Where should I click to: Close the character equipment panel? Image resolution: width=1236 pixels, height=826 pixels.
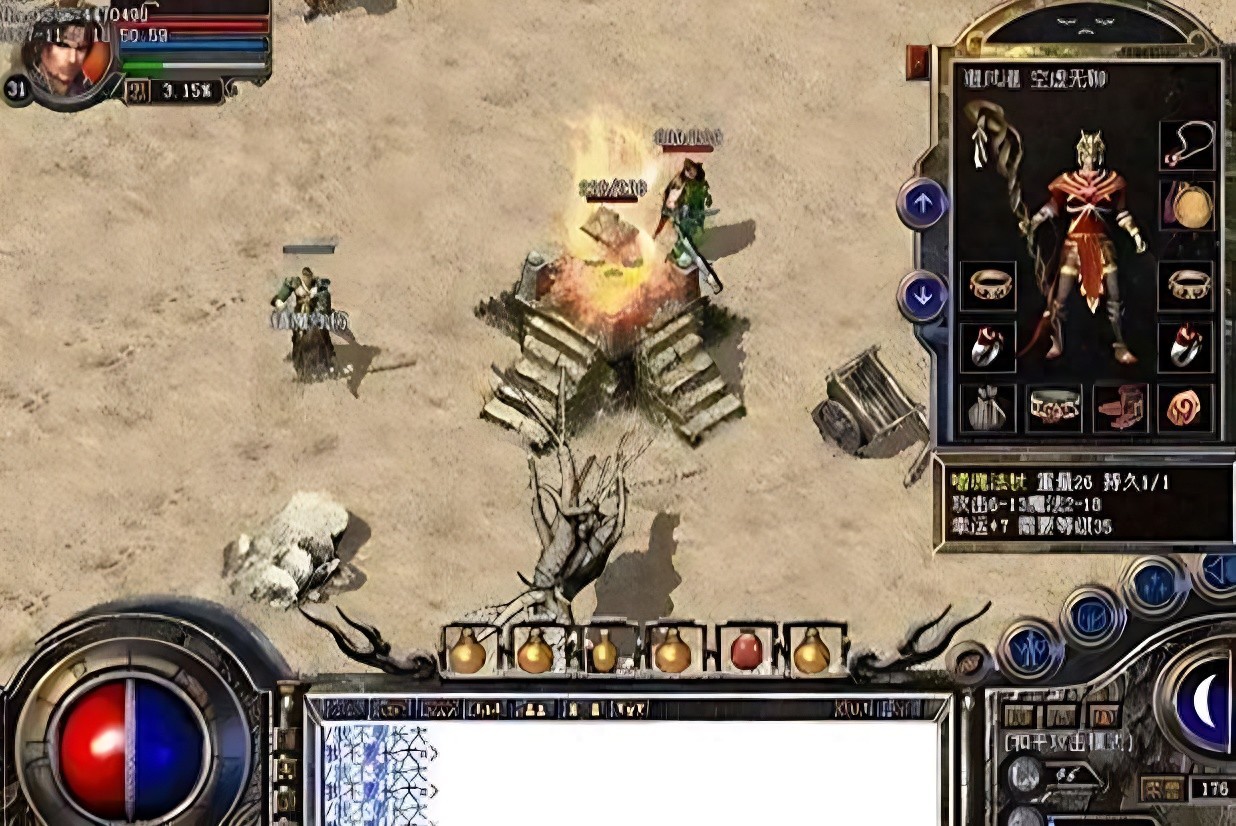pyautogui.click(x=917, y=63)
